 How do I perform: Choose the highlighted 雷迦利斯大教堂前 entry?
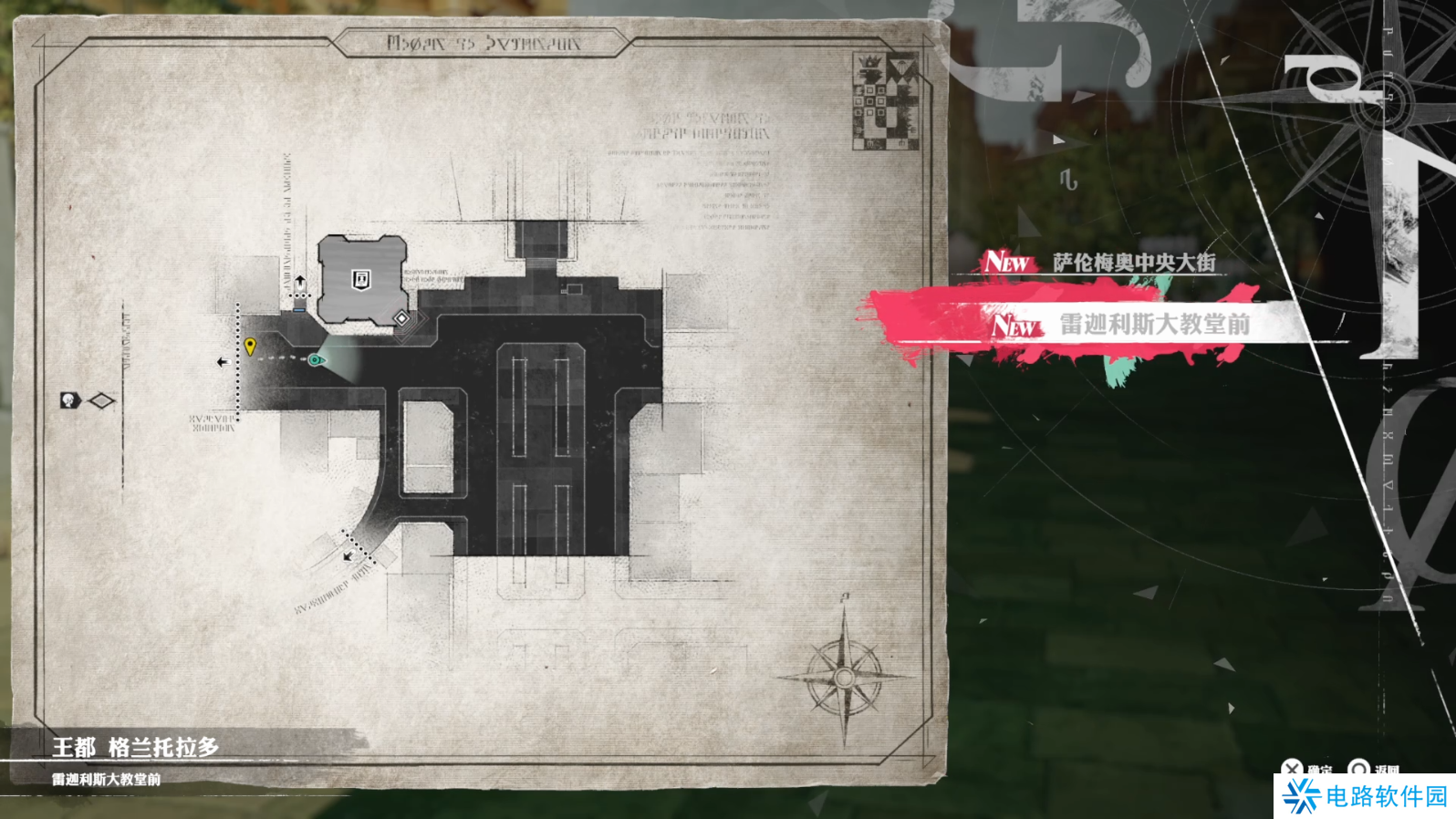[1153, 324]
